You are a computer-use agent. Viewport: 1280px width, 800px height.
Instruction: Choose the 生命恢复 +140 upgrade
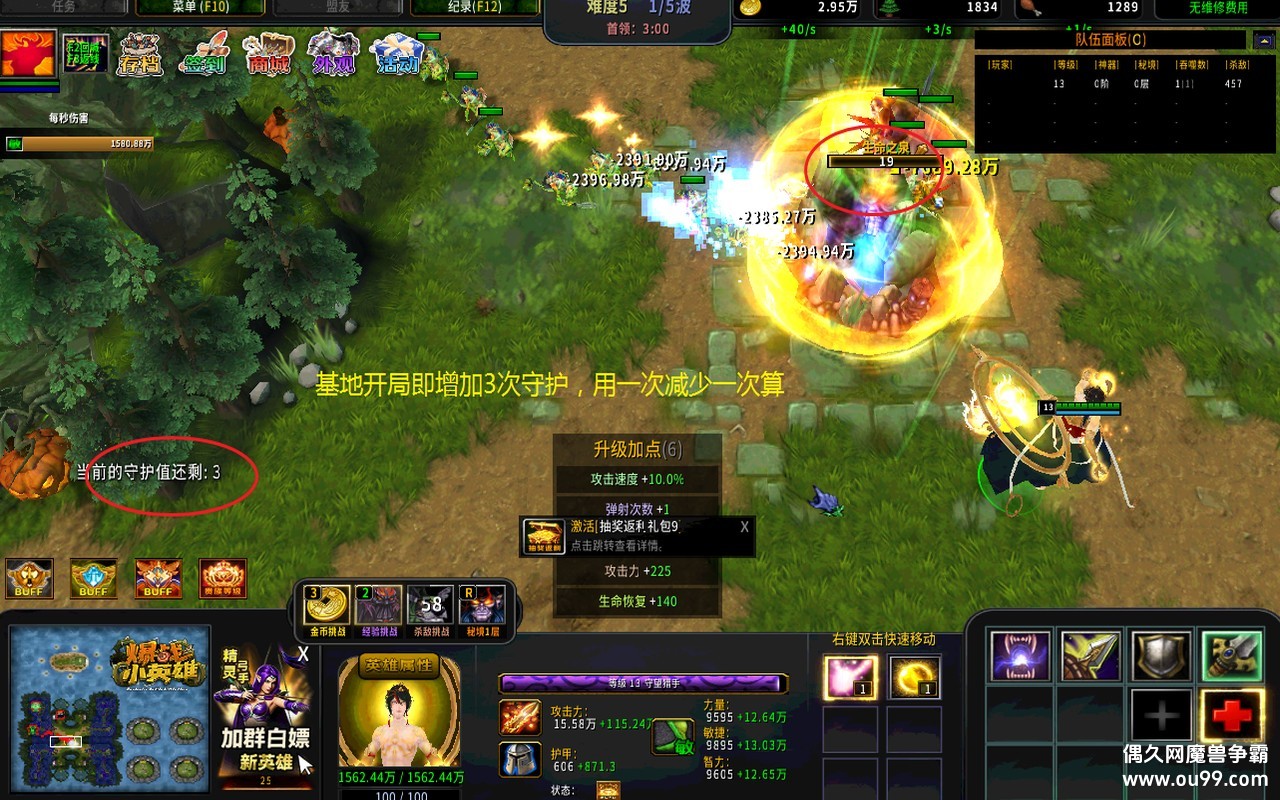[637, 601]
